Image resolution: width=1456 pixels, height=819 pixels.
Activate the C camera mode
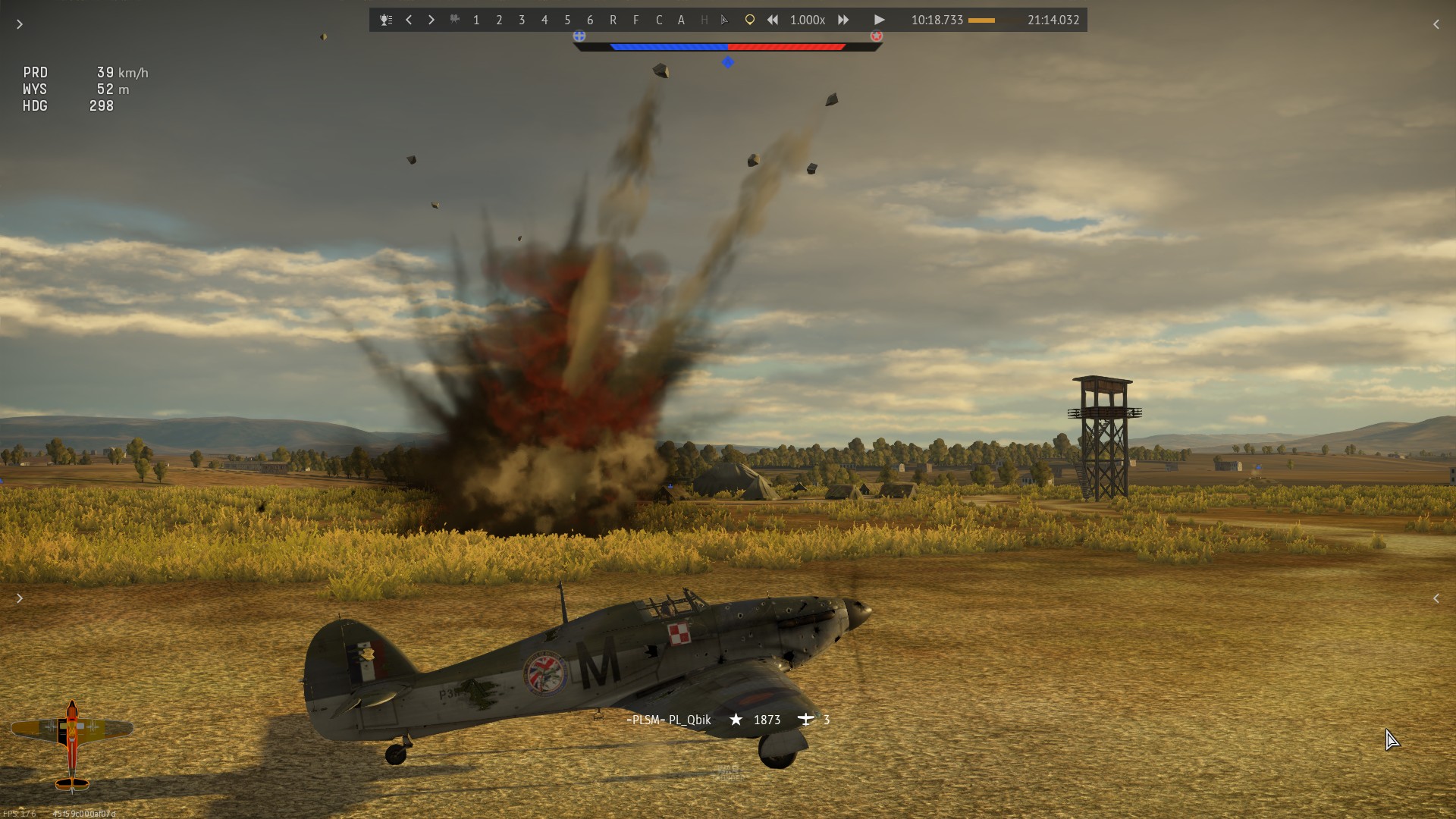[659, 20]
